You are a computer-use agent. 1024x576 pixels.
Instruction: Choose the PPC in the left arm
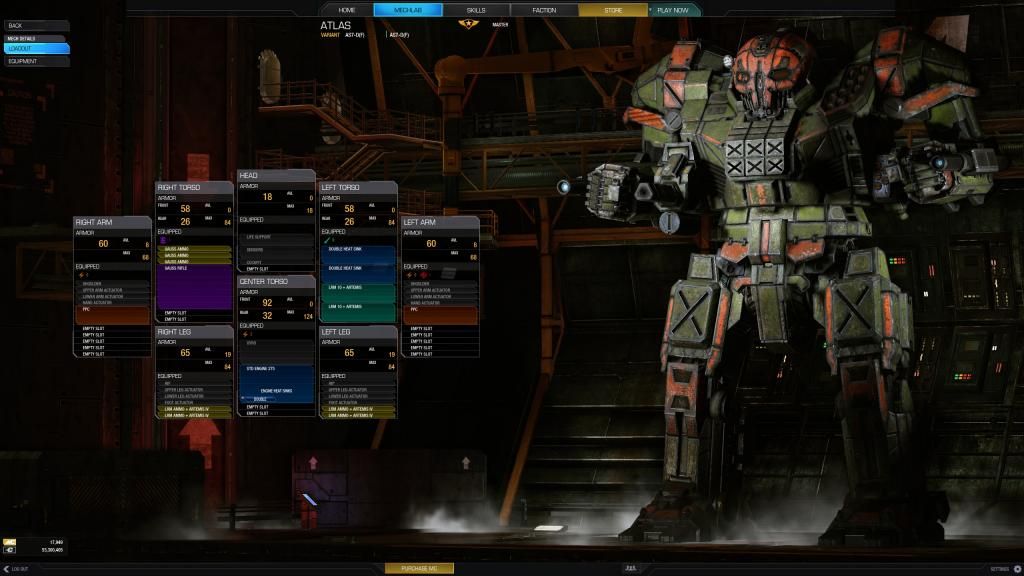(440, 315)
